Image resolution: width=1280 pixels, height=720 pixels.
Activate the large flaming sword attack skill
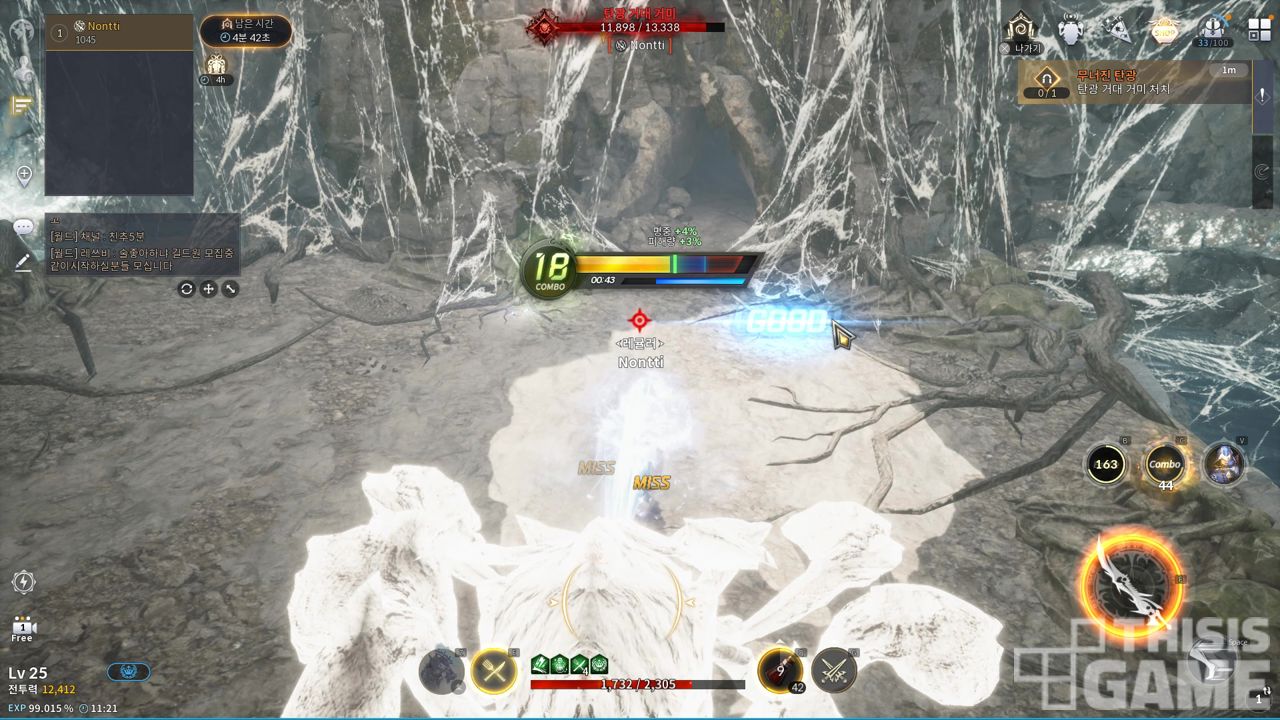(1130, 586)
